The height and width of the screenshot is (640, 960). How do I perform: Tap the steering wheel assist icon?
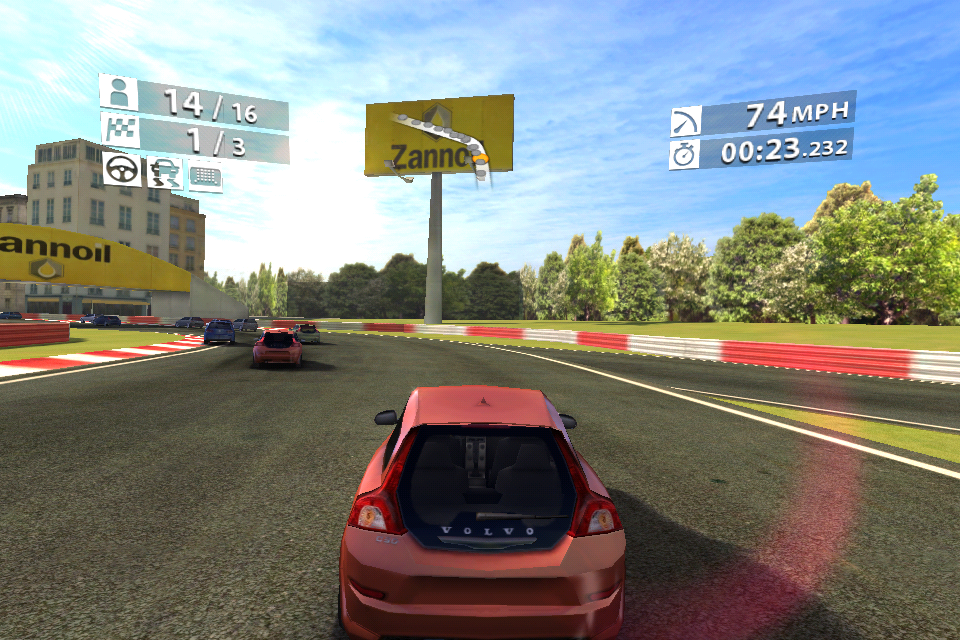pos(122,168)
